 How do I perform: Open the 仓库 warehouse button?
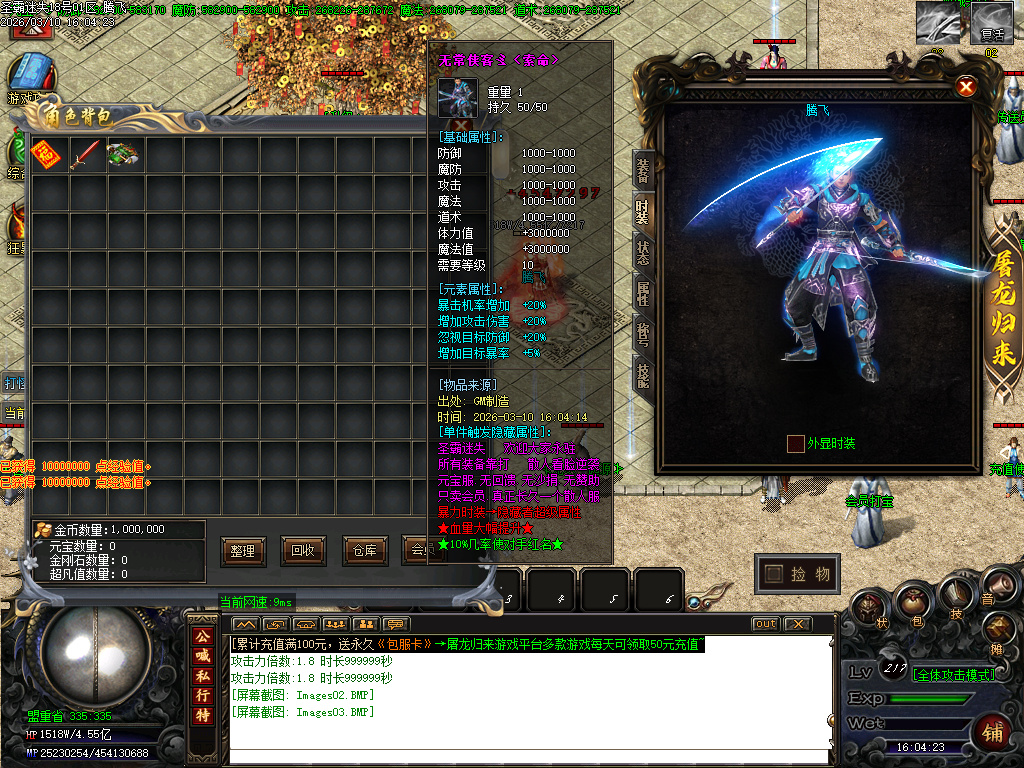(362, 550)
